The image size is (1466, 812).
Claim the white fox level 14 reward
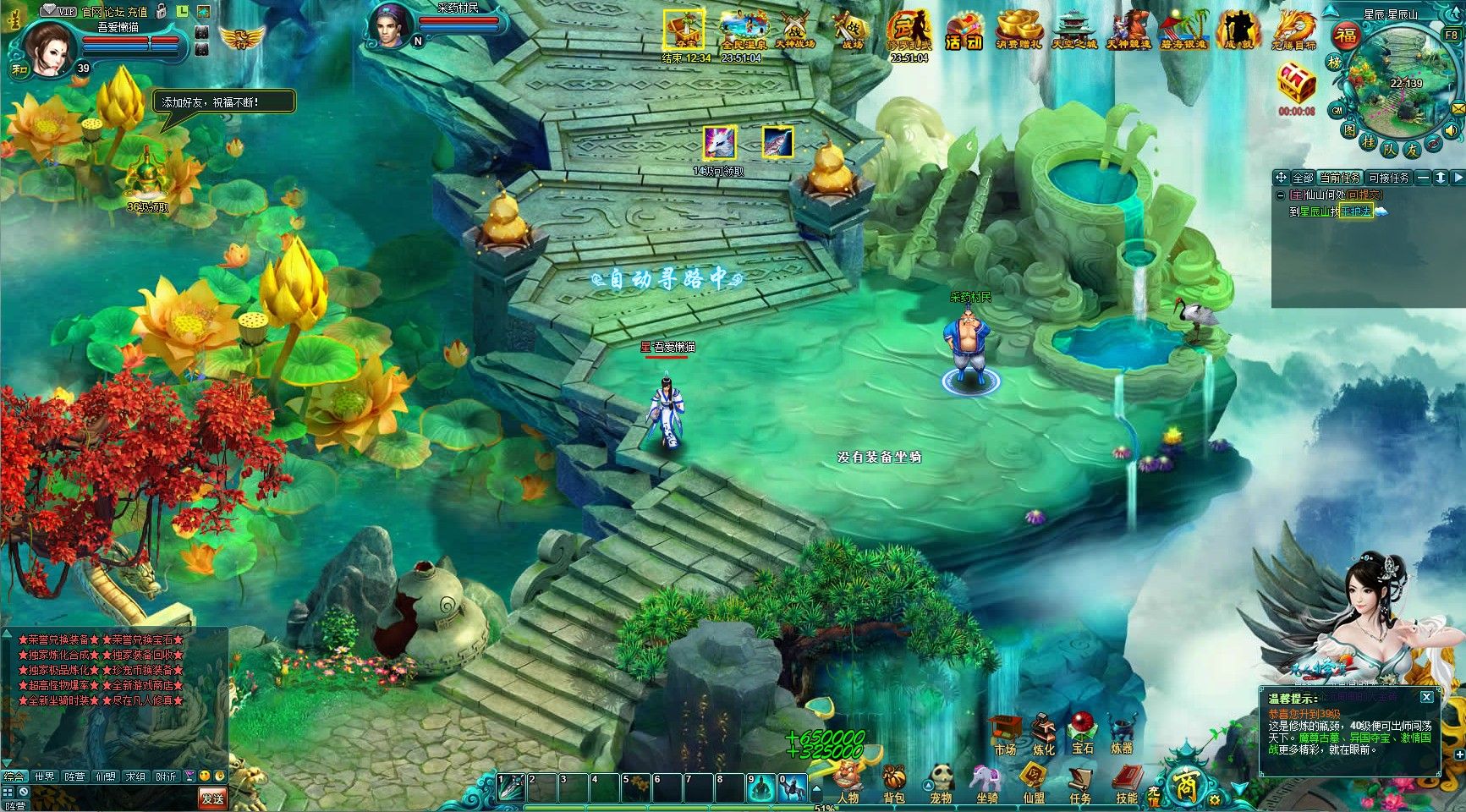(719, 143)
